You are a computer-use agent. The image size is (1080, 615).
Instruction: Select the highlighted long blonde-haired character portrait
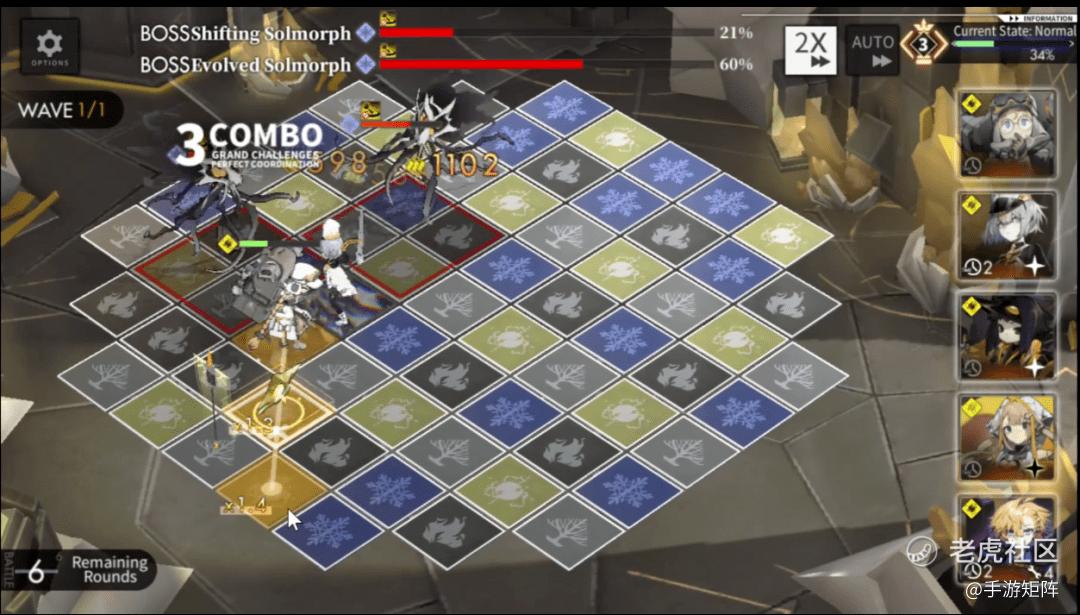pyautogui.click(x=1007, y=436)
